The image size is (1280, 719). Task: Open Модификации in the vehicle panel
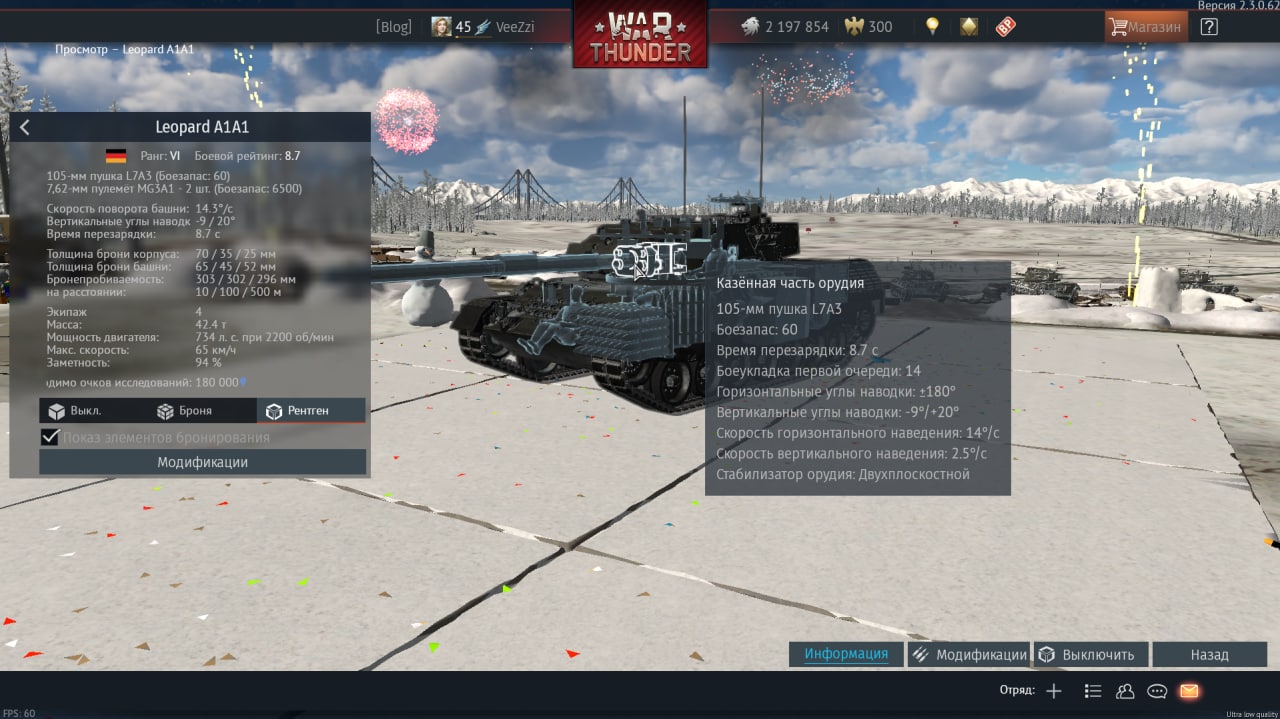[x=202, y=462]
